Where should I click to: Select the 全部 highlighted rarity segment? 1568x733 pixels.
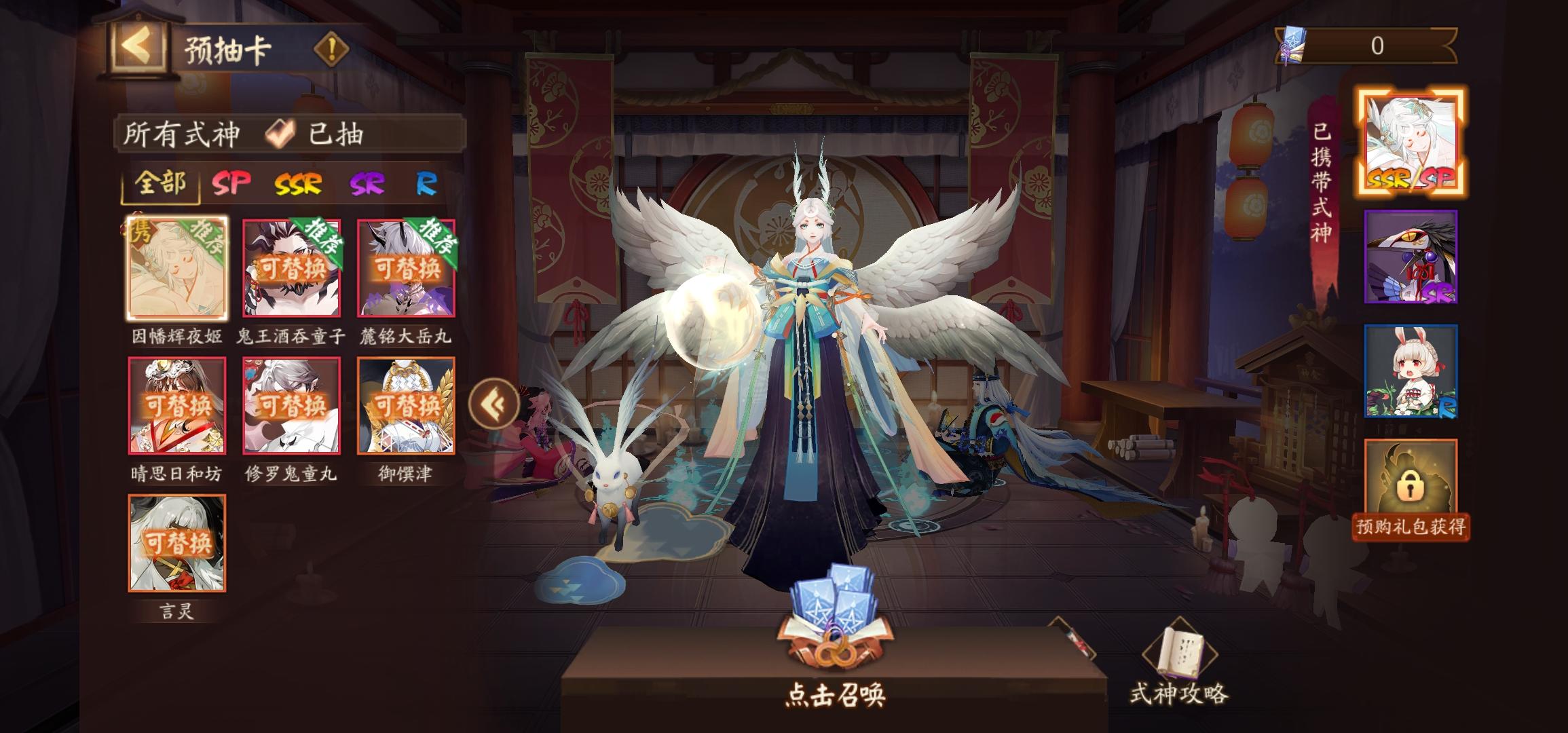(x=160, y=183)
